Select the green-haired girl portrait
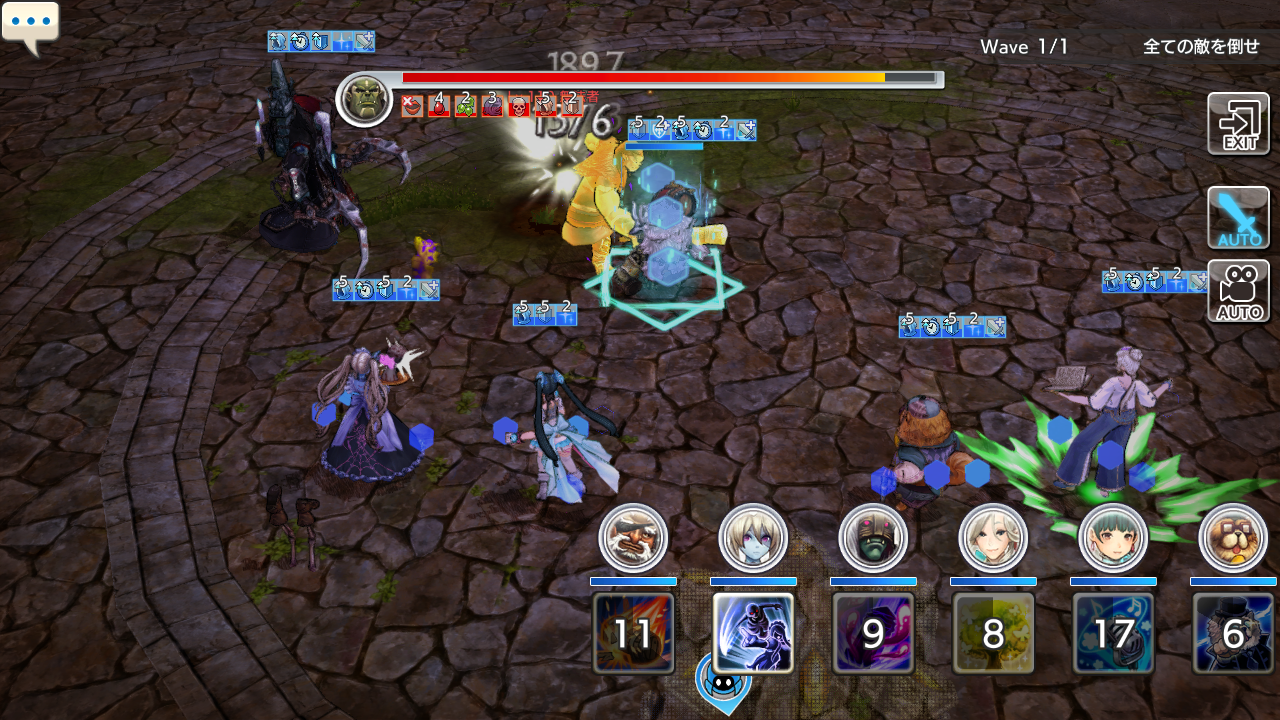 coord(1113,538)
